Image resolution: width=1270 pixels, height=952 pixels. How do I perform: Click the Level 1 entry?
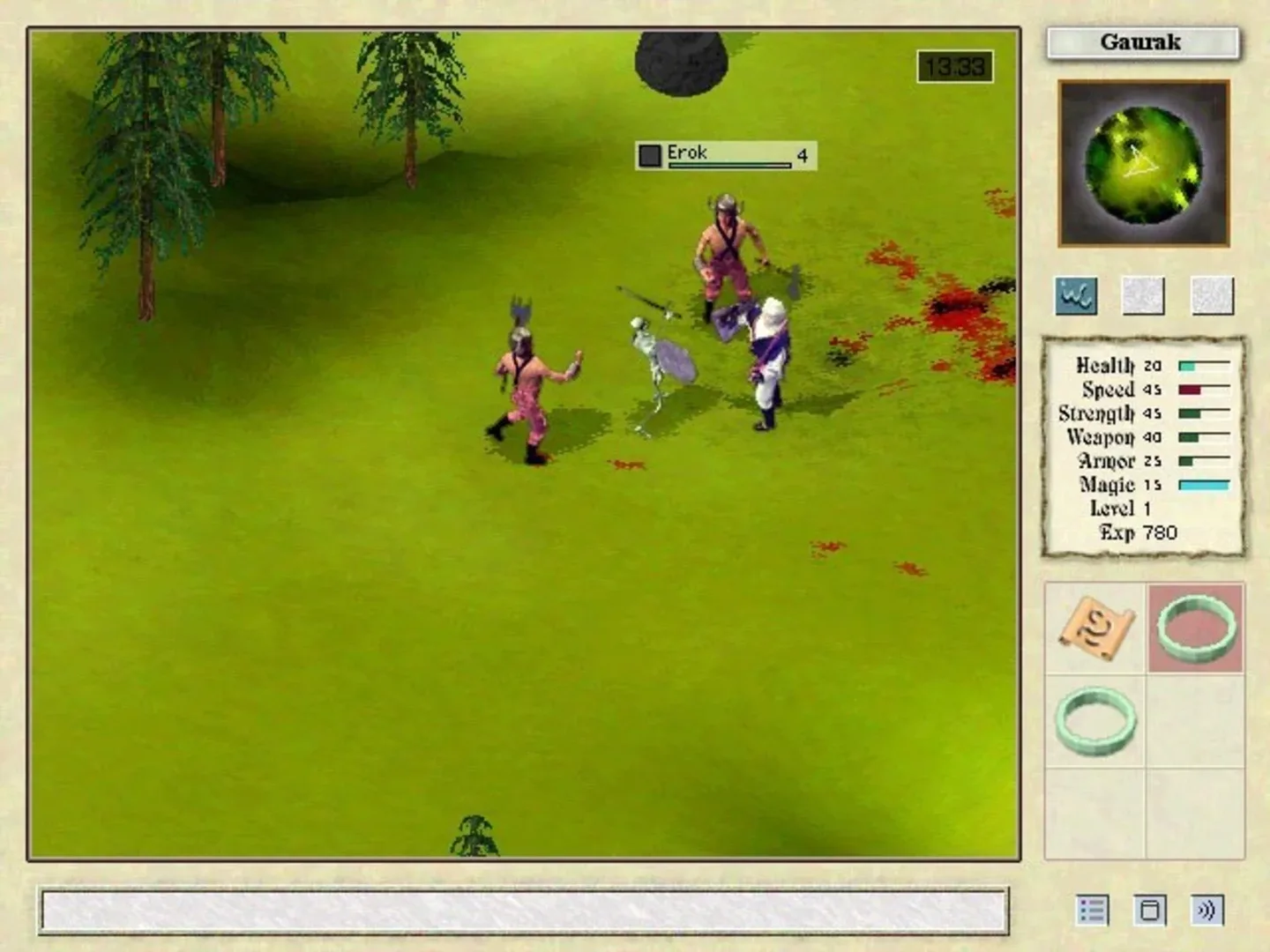click(1118, 509)
